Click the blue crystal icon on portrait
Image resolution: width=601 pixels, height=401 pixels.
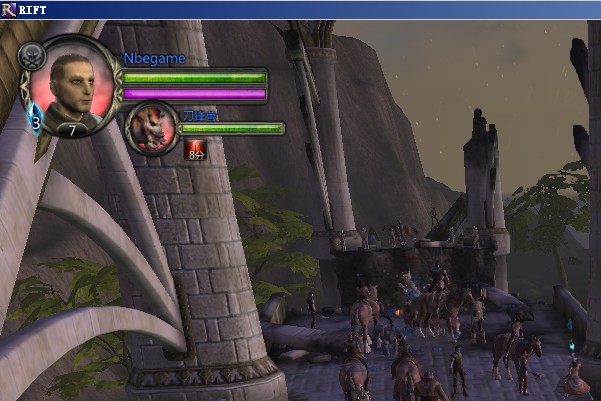click(x=35, y=116)
